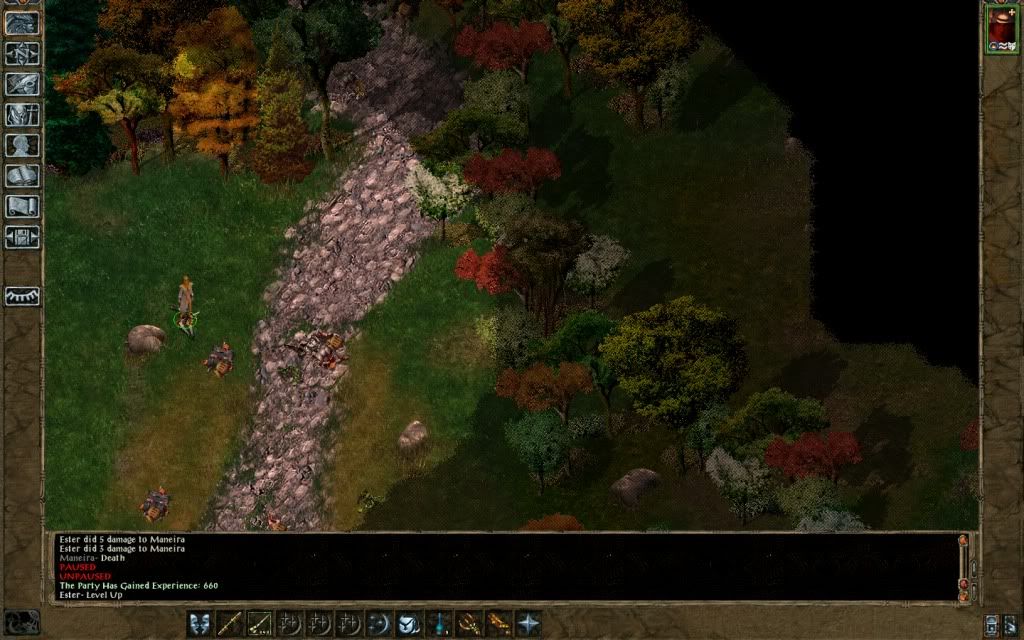This screenshot has height=640, width=1024.
Task: Open the priest scroll page
Action: [x=22, y=208]
